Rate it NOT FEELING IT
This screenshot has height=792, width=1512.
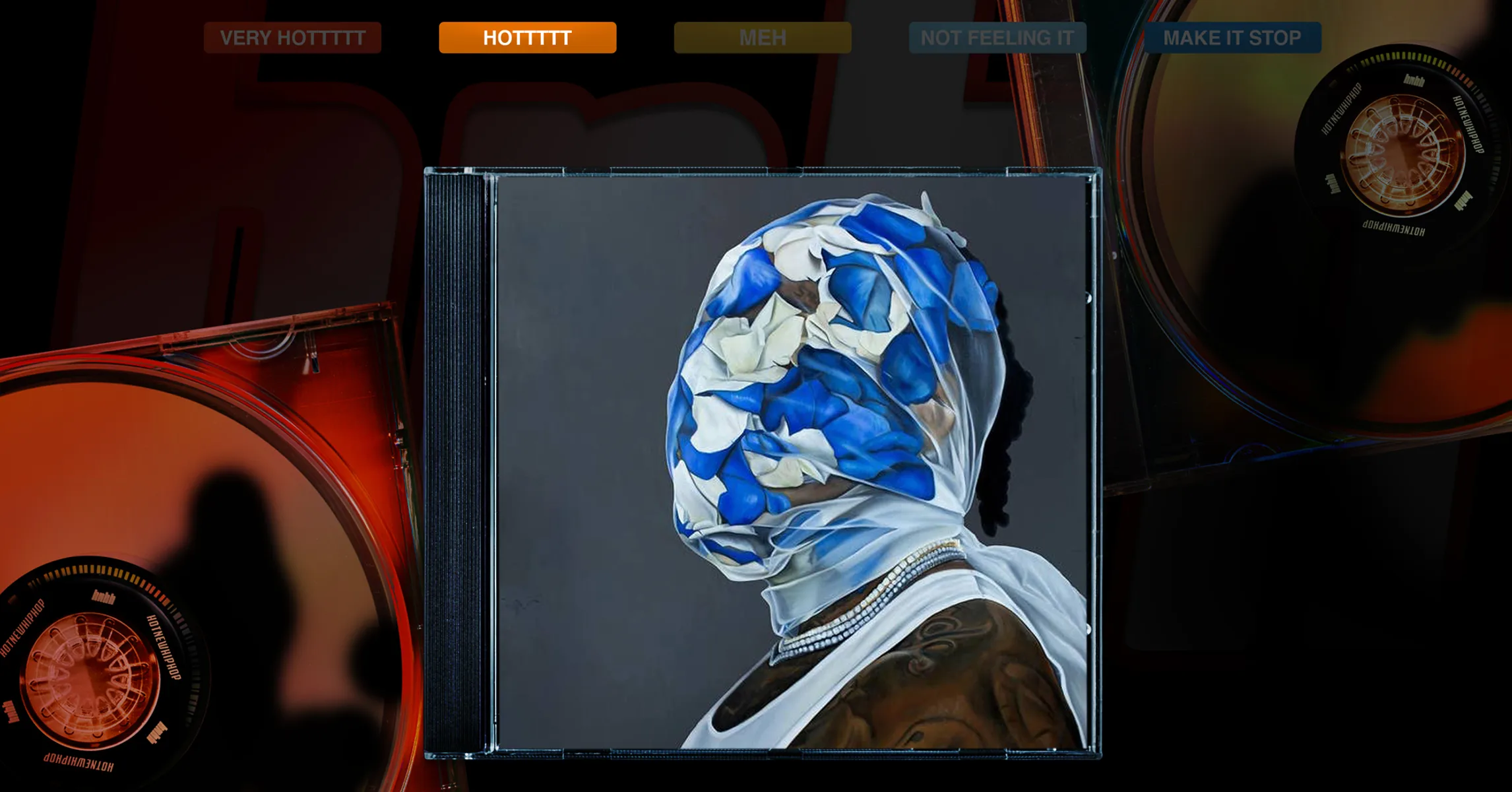997,38
